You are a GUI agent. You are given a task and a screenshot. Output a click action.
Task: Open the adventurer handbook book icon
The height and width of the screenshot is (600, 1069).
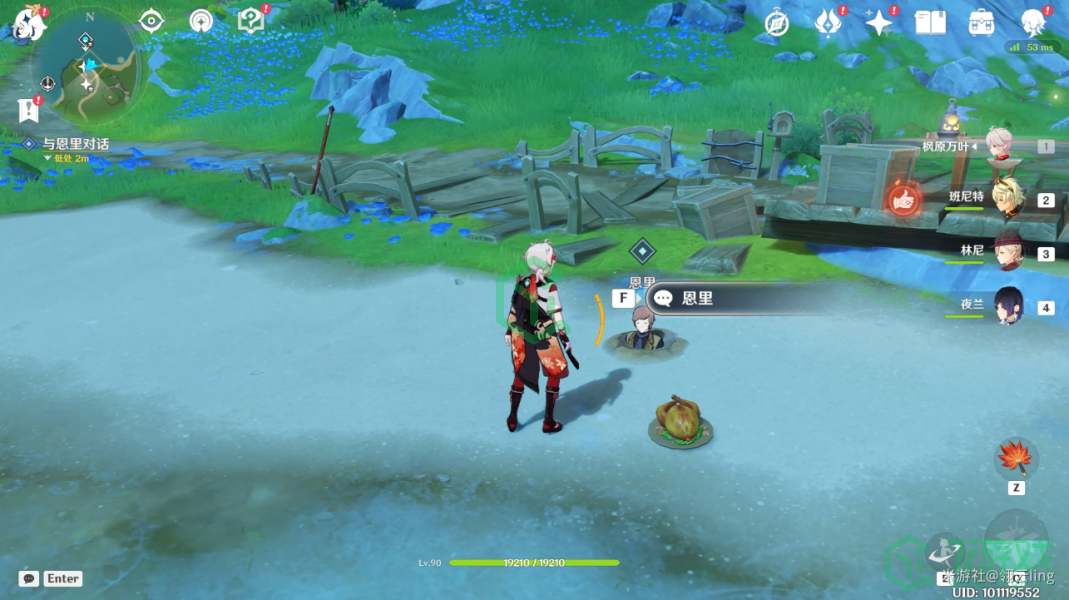(930, 22)
